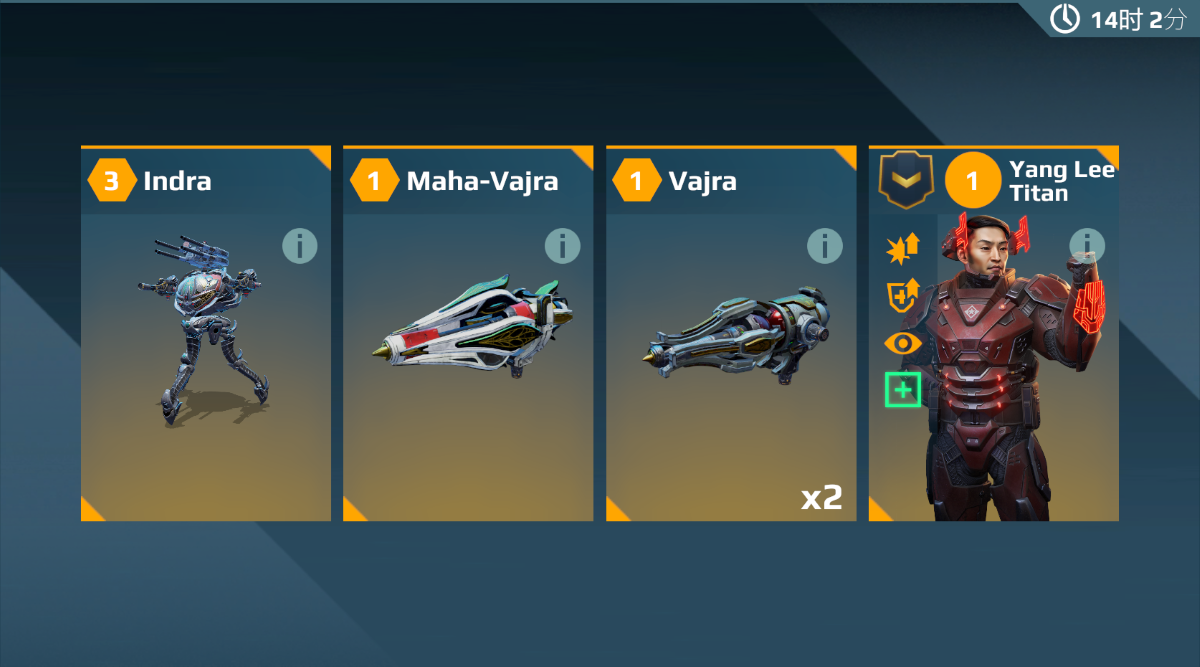Image resolution: width=1200 pixels, height=667 pixels.
Task: Select the Maha-Vajra weapon card
Action: 468,360
